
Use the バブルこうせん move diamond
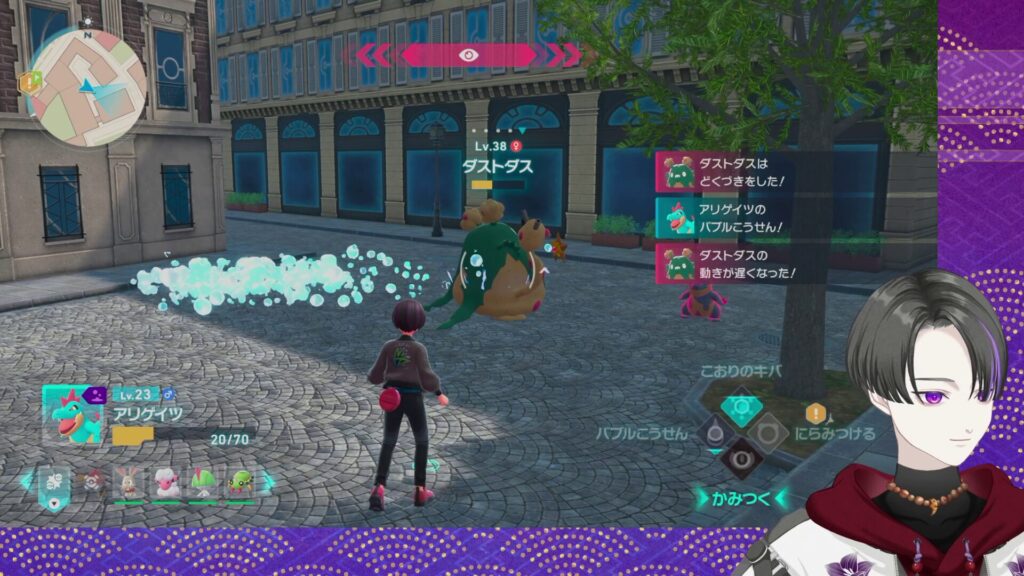[x=714, y=433]
